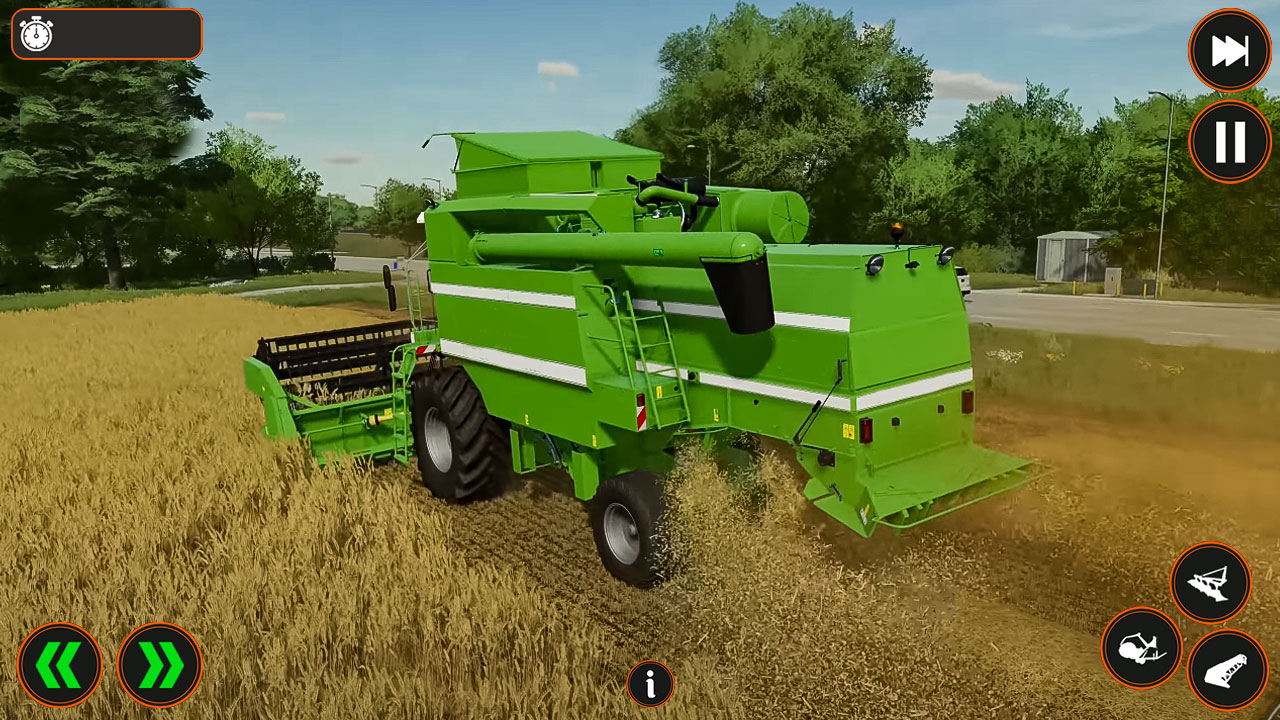Click the stopwatch timer icon
Image resolution: width=1280 pixels, height=720 pixels.
point(37,34)
